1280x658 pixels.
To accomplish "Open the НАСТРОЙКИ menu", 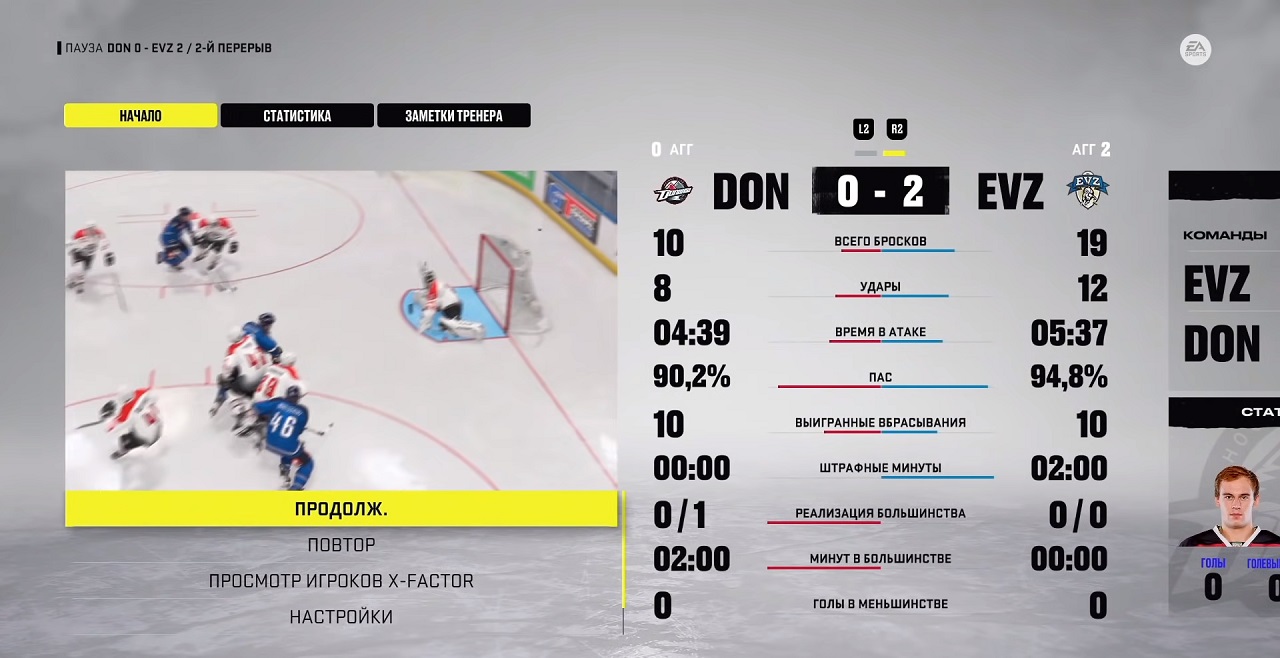I will (341, 617).
